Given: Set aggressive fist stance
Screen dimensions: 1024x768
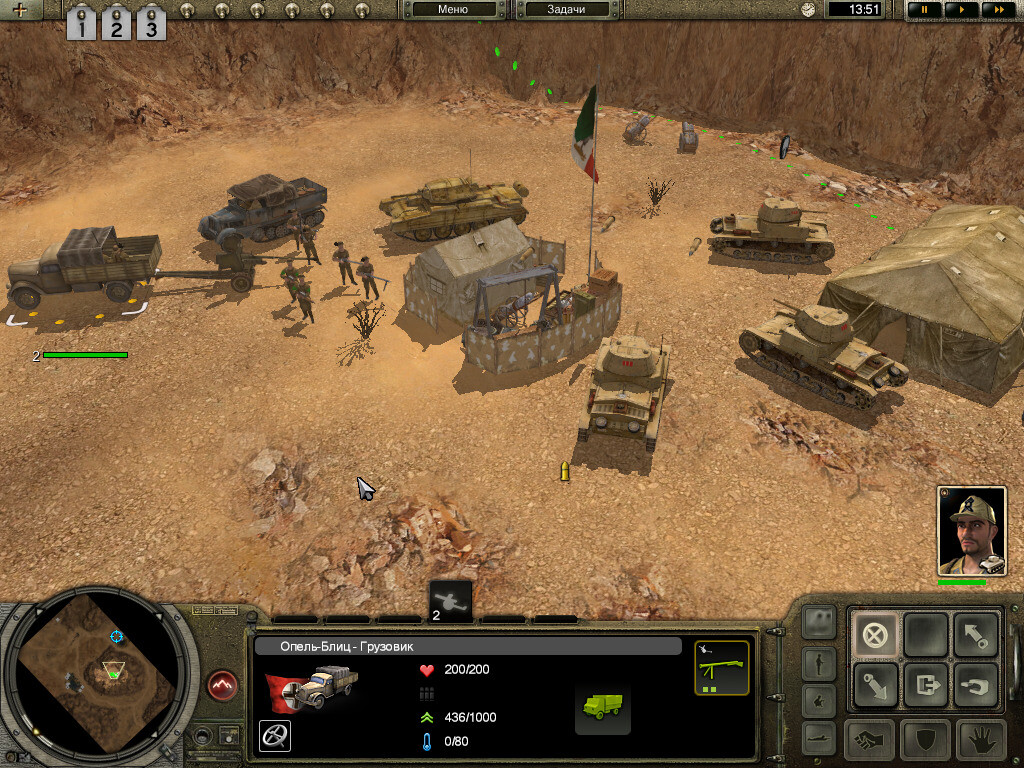Looking at the screenshot, I should pos(871,740).
